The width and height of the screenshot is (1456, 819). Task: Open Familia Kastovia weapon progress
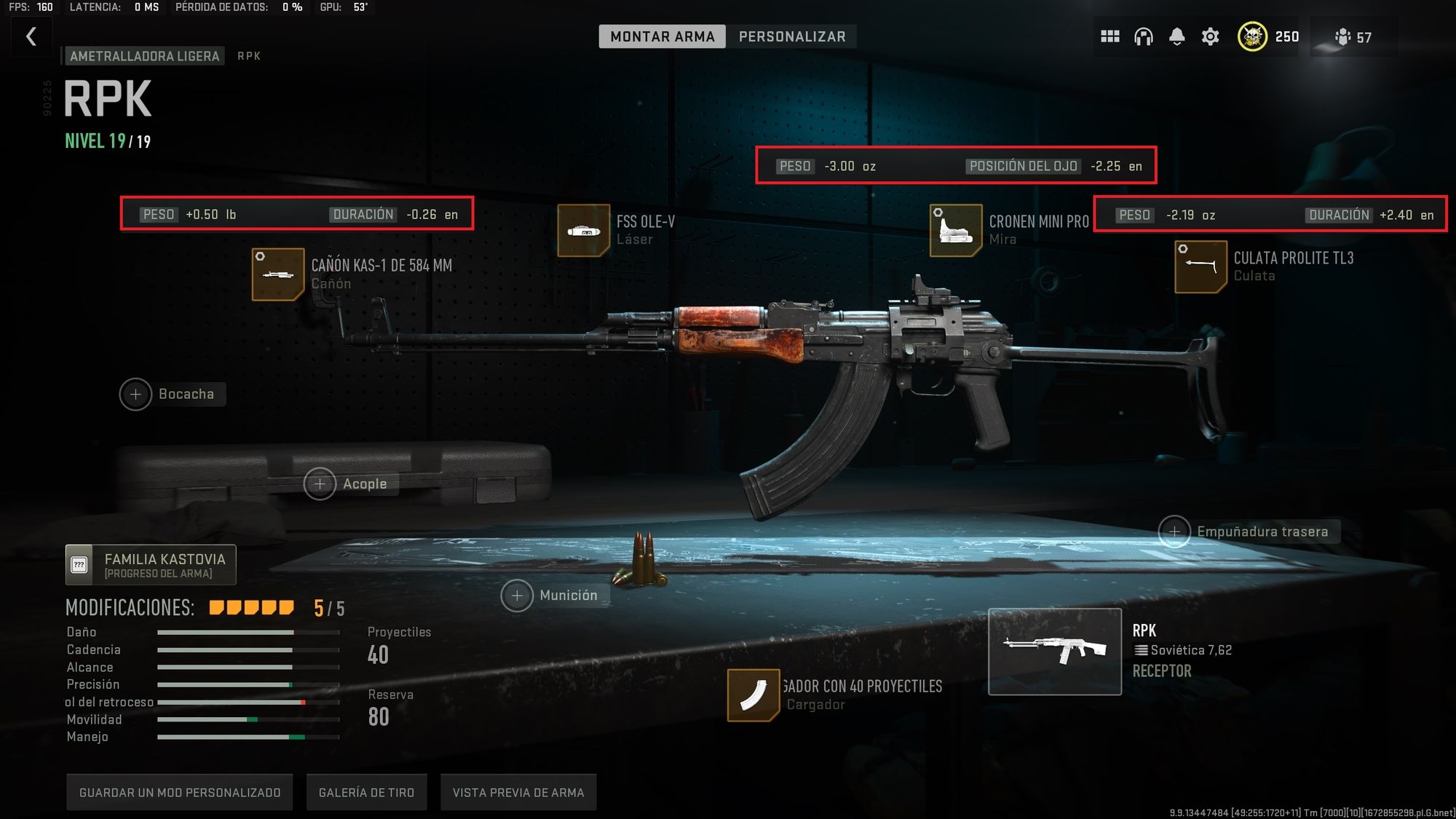[151, 565]
